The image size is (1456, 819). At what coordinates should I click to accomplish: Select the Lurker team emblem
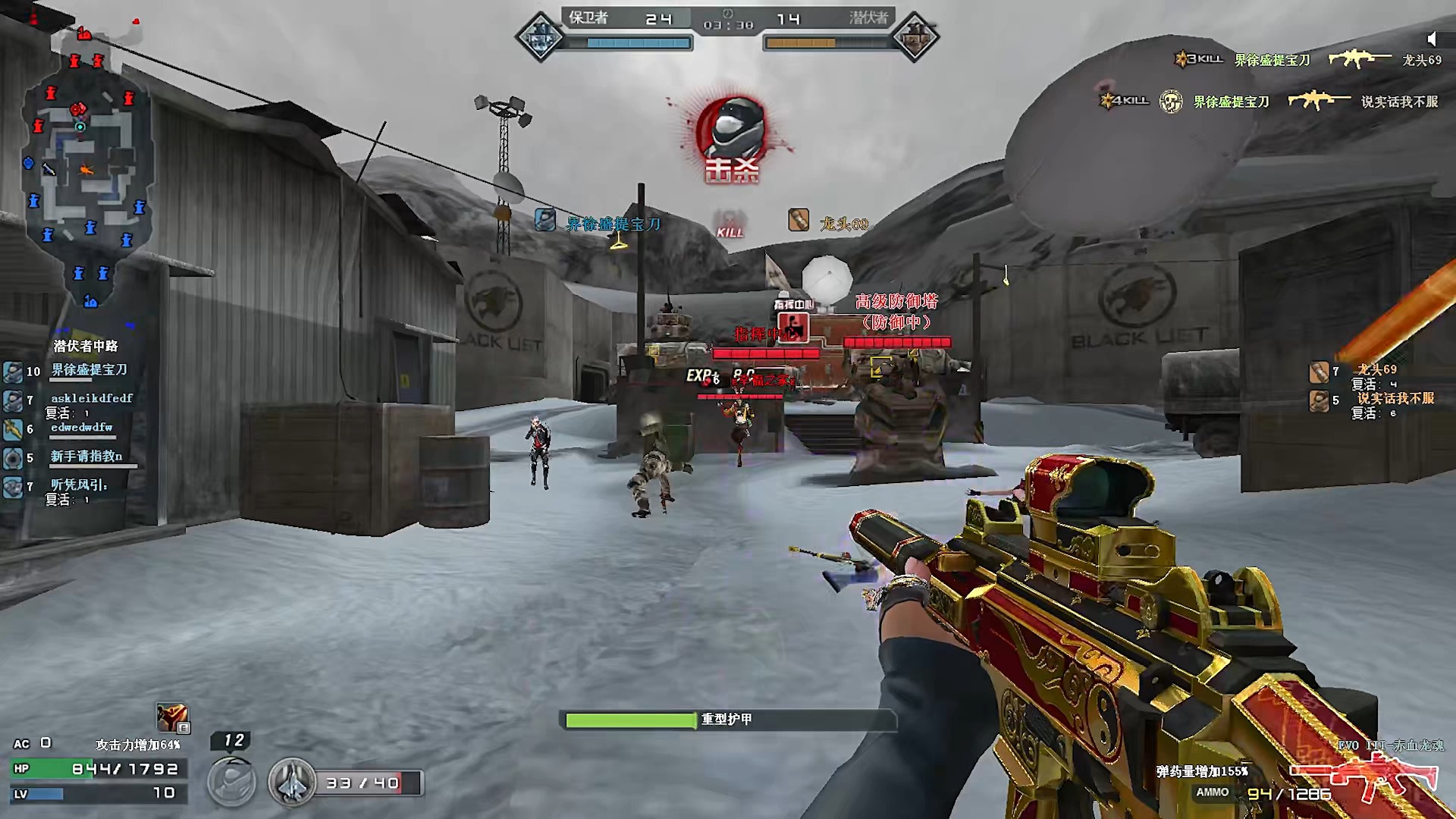[x=915, y=36]
